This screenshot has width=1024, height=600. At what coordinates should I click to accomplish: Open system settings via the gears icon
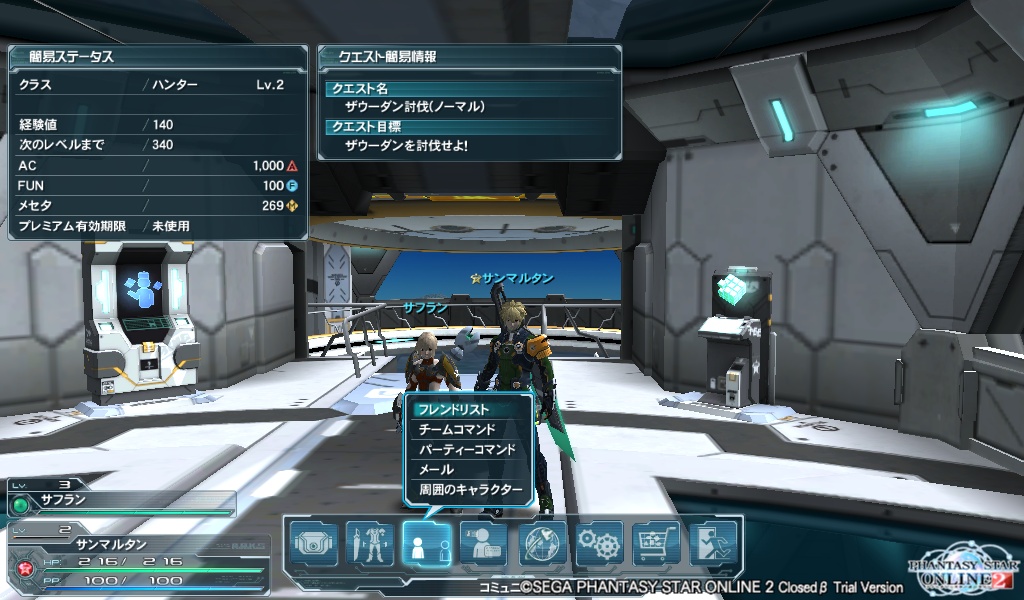click(x=600, y=544)
